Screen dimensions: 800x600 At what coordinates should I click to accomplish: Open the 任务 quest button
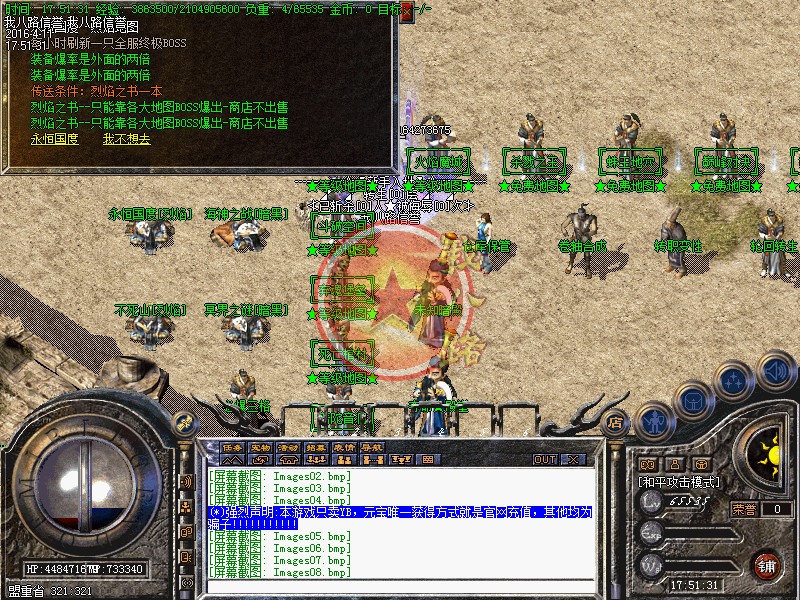click(232, 446)
